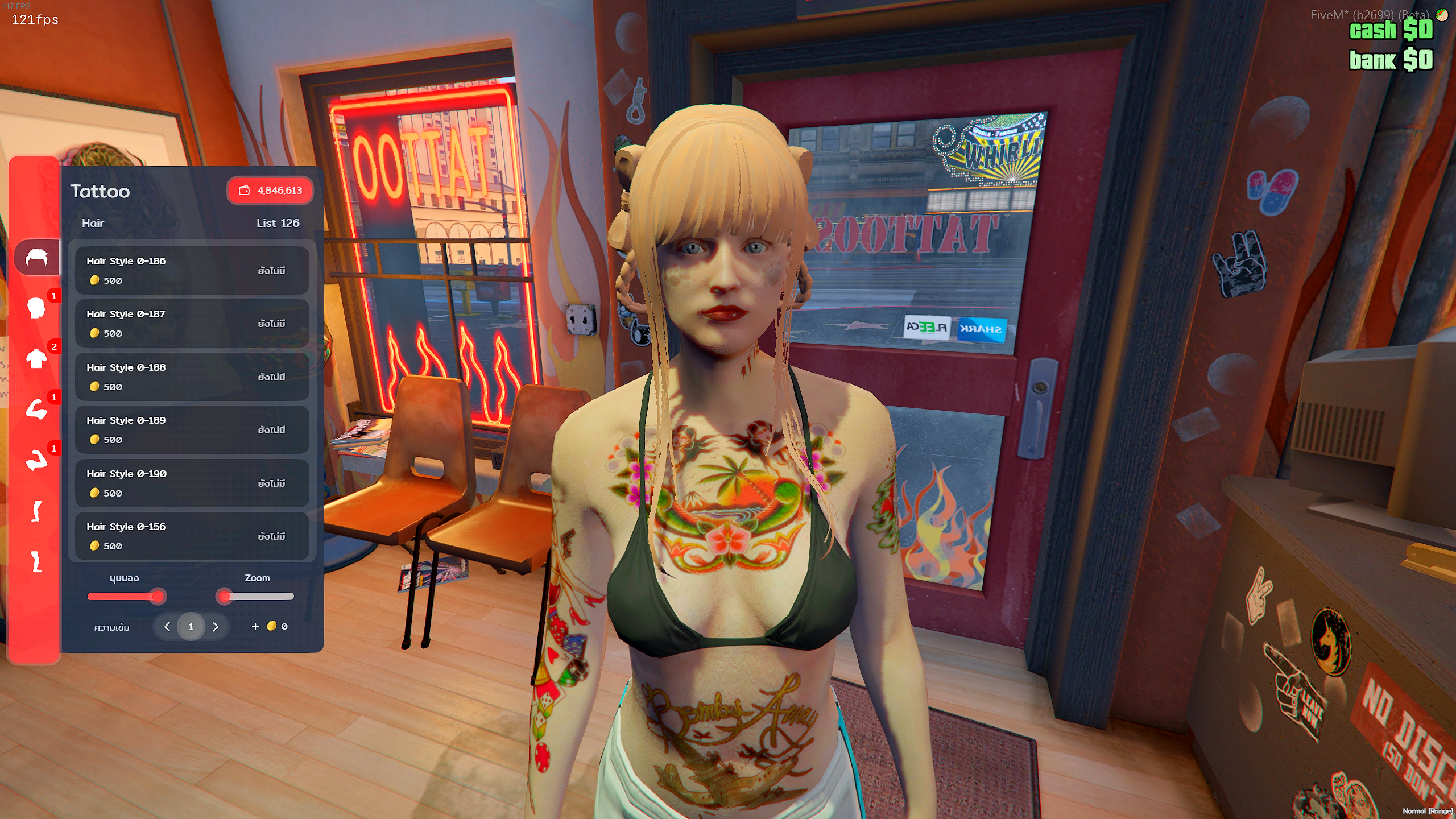
Task: Open the head tattoo category
Action: [x=36, y=308]
